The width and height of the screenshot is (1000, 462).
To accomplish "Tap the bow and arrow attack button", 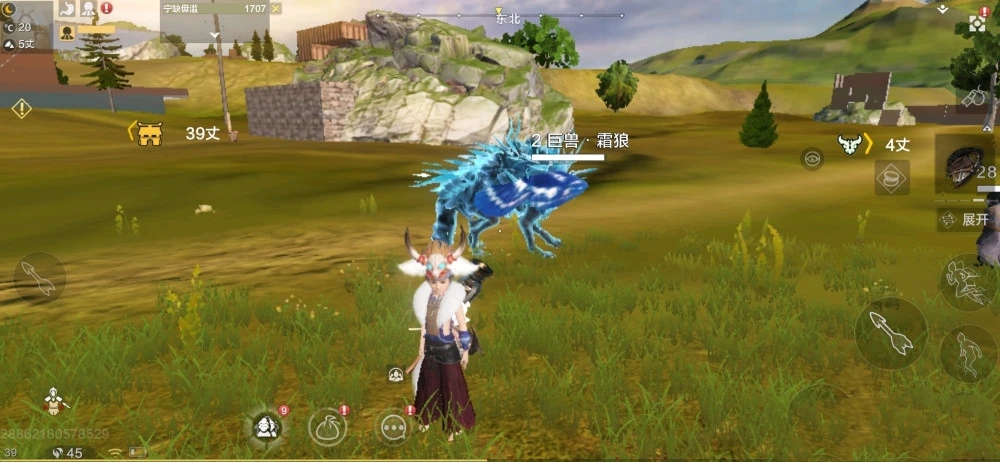I will click(x=890, y=334).
